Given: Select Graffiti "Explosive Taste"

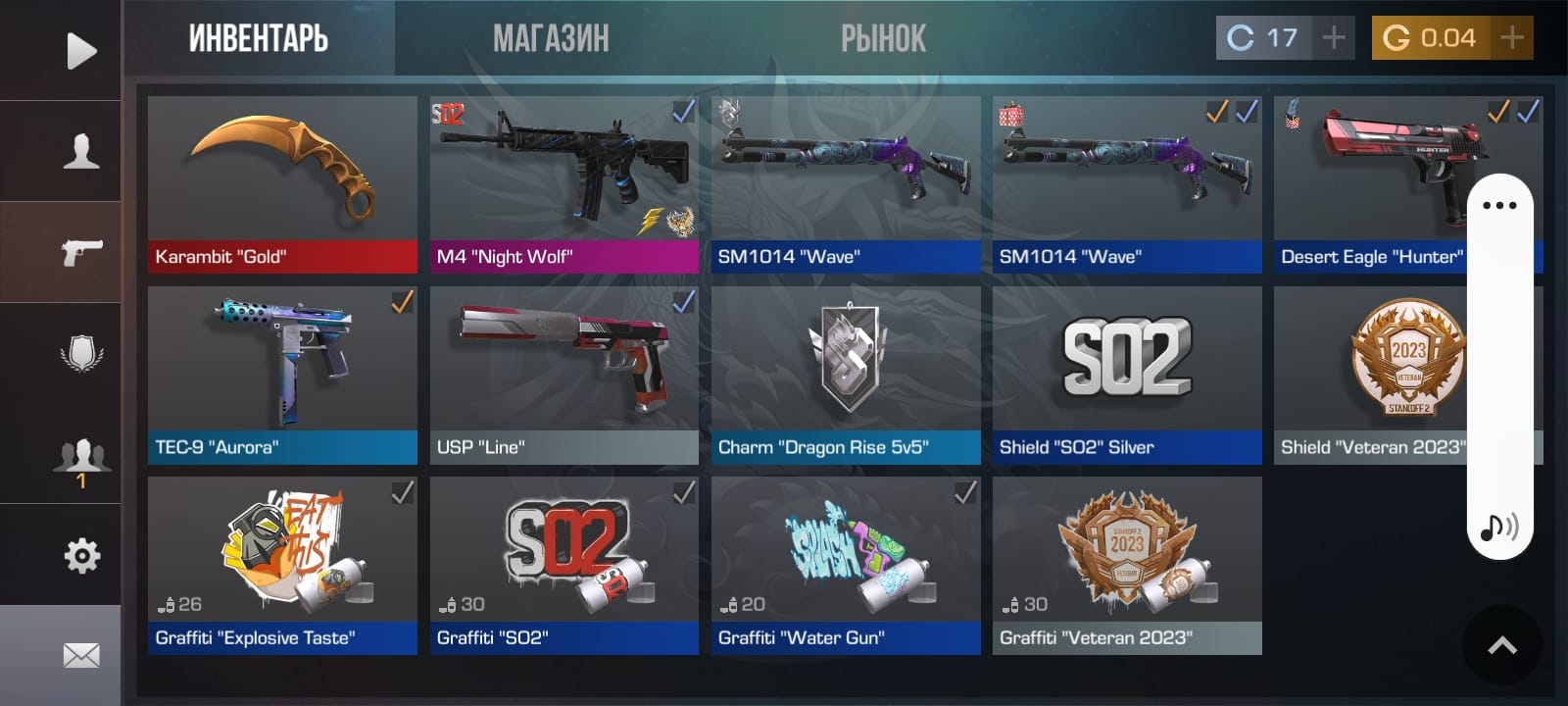Looking at the screenshot, I should (282, 565).
